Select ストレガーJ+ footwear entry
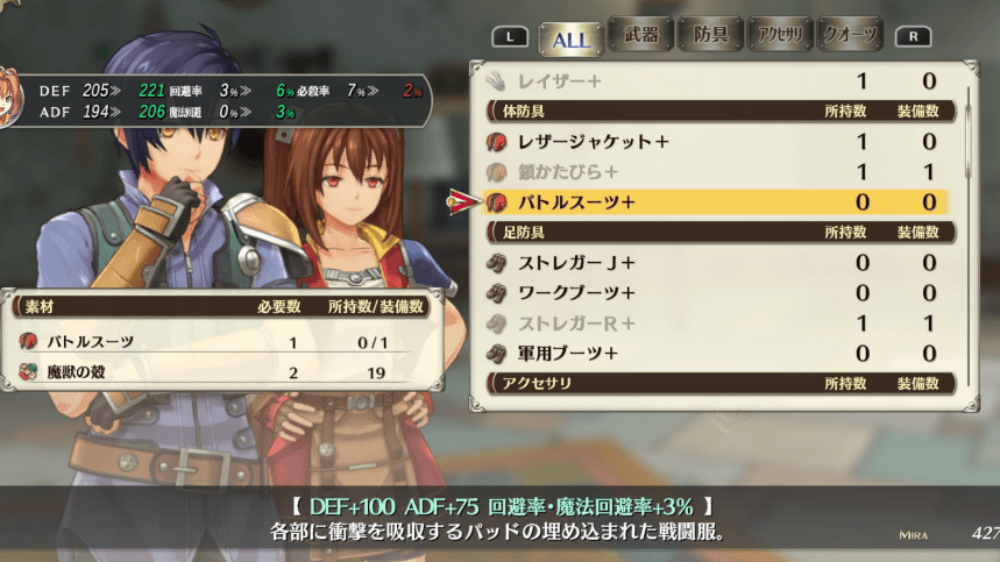Image resolution: width=1000 pixels, height=562 pixels. pyautogui.click(x=715, y=263)
